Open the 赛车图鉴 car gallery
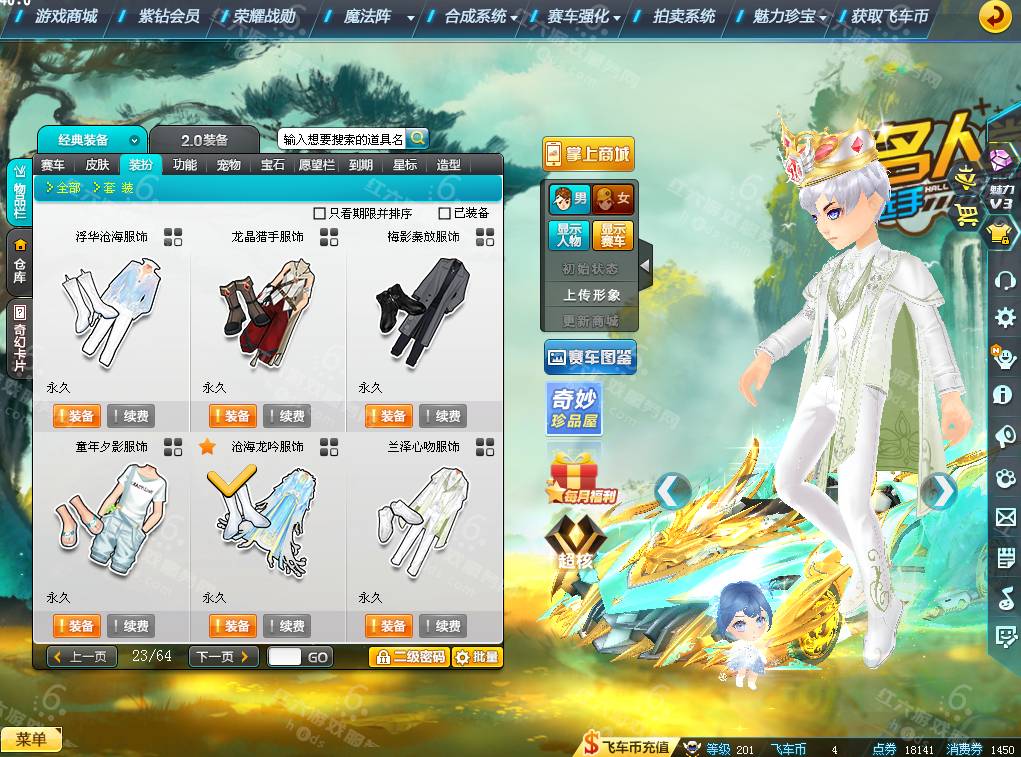Screen dimensions: 1021x757 pyautogui.click(x=590, y=357)
